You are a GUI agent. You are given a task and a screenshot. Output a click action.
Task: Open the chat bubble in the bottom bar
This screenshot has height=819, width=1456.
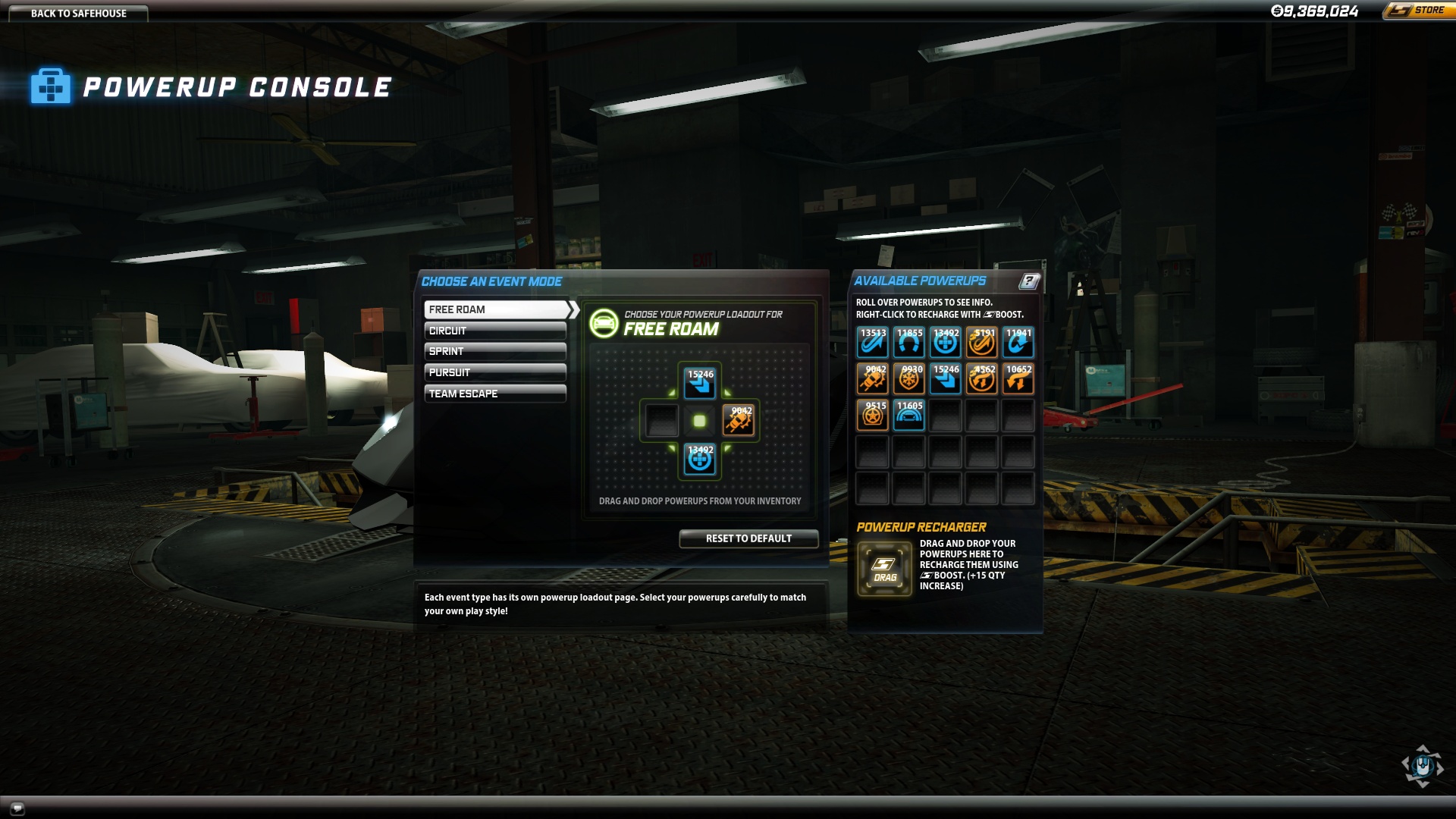pyautogui.click(x=17, y=808)
